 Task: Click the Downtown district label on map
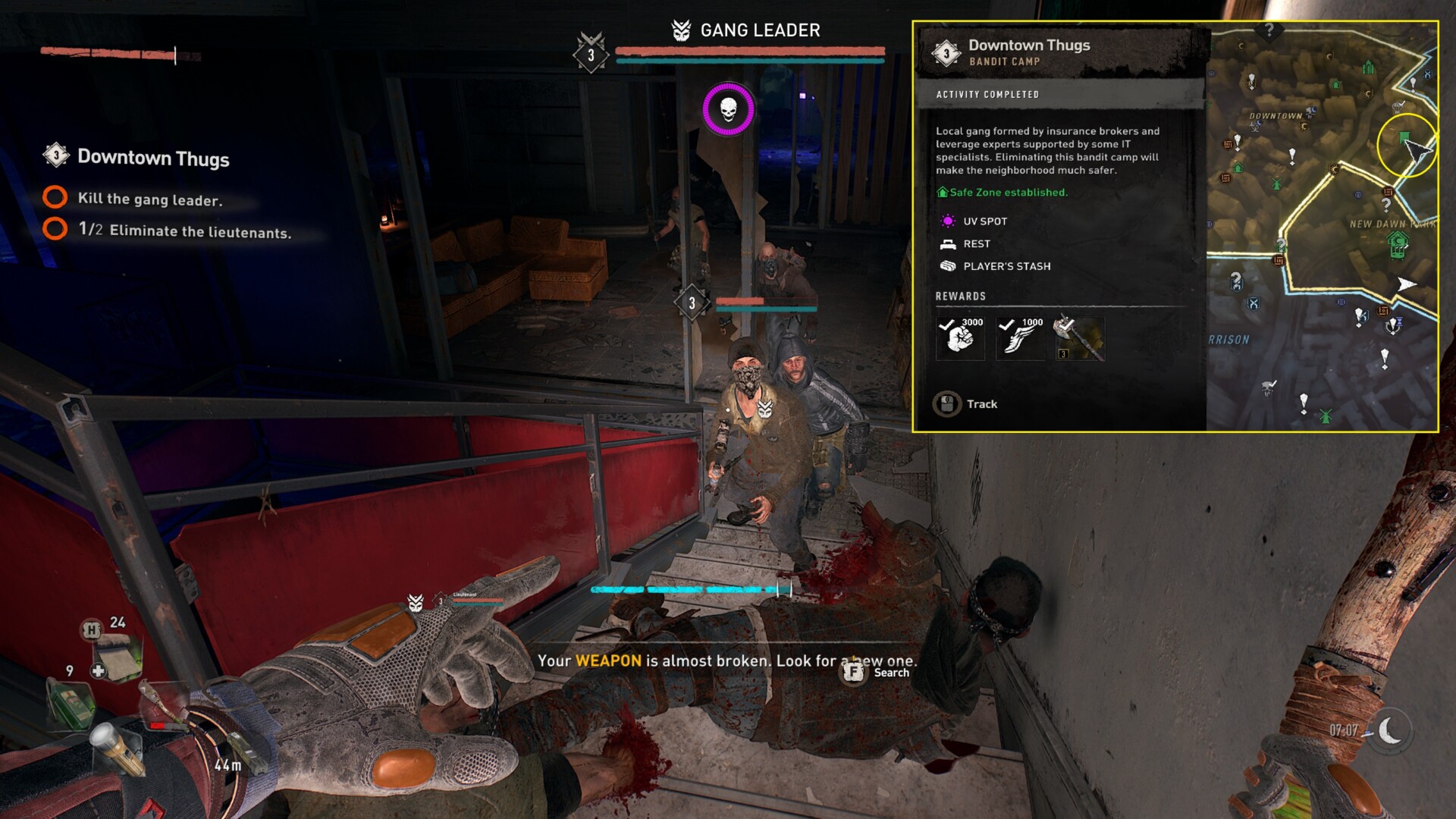coord(1276,116)
